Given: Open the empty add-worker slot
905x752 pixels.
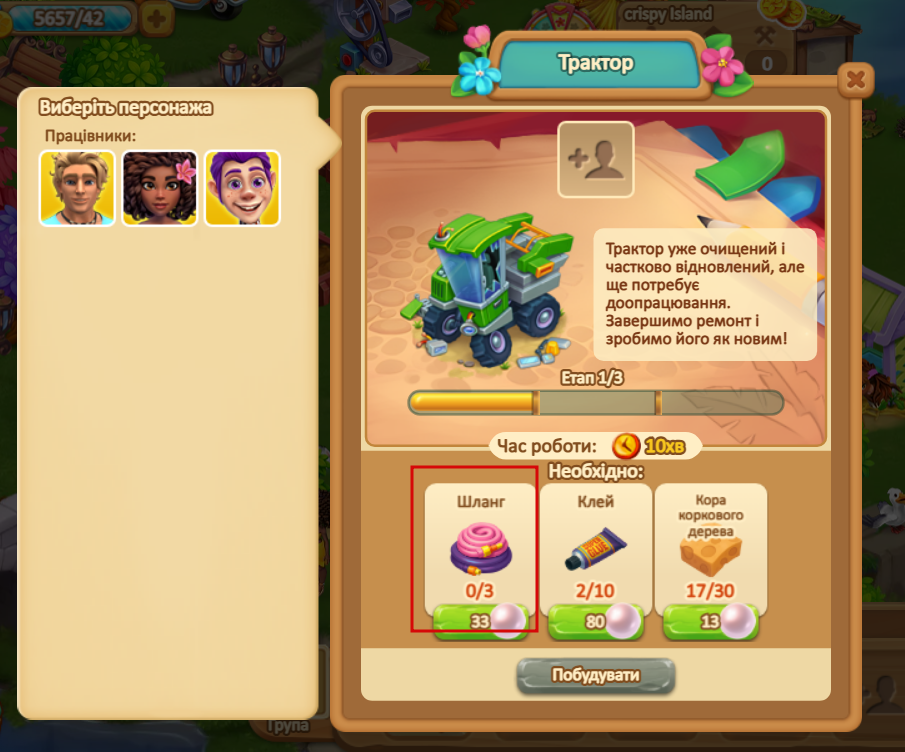Looking at the screenshot, I should (596, 158).
